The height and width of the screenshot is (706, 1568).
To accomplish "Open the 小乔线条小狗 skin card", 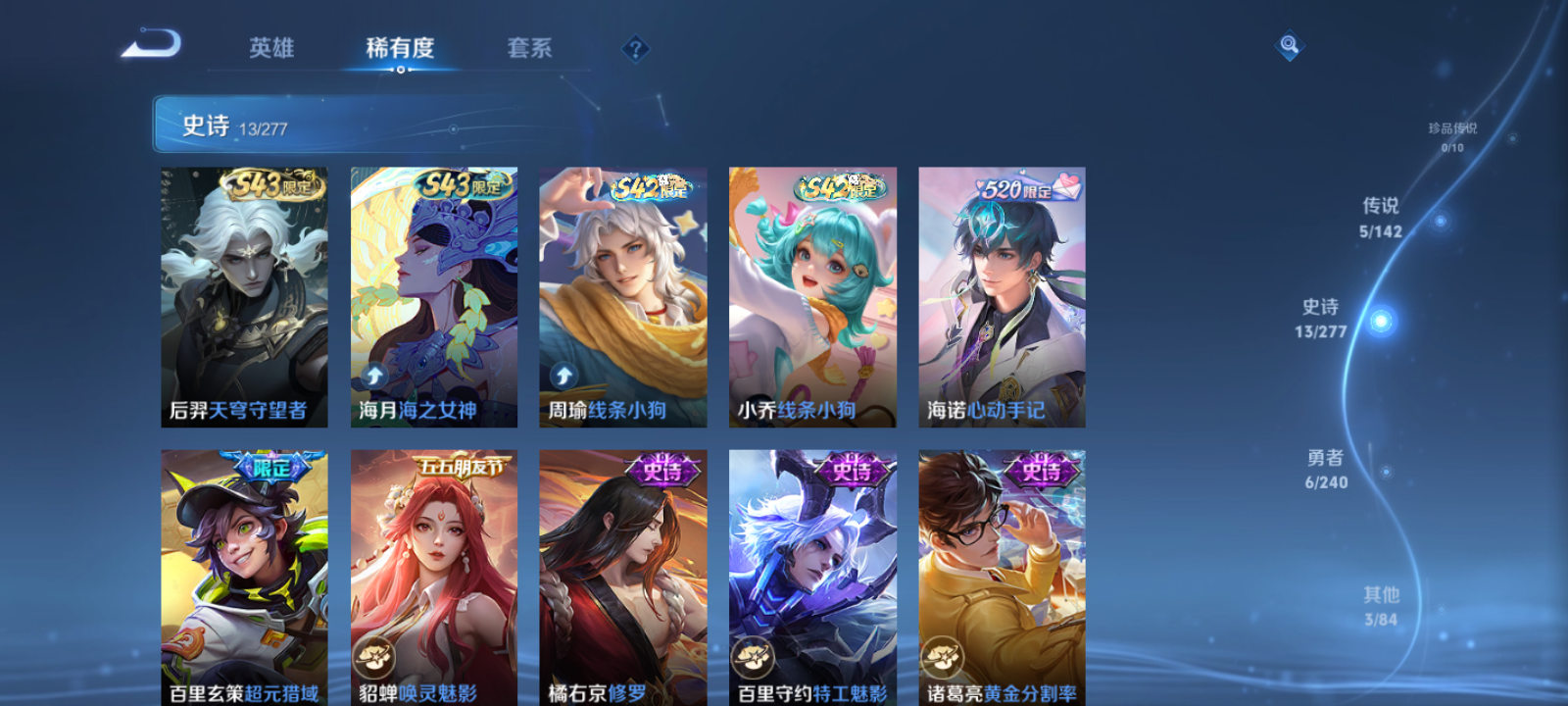I will [x=811, y=294].
